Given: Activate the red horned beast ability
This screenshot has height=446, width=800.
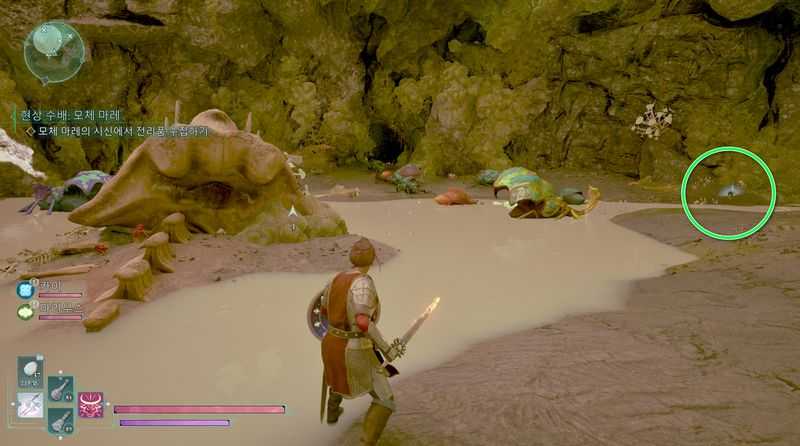Looking at the screenshot, I should point(91,405).
